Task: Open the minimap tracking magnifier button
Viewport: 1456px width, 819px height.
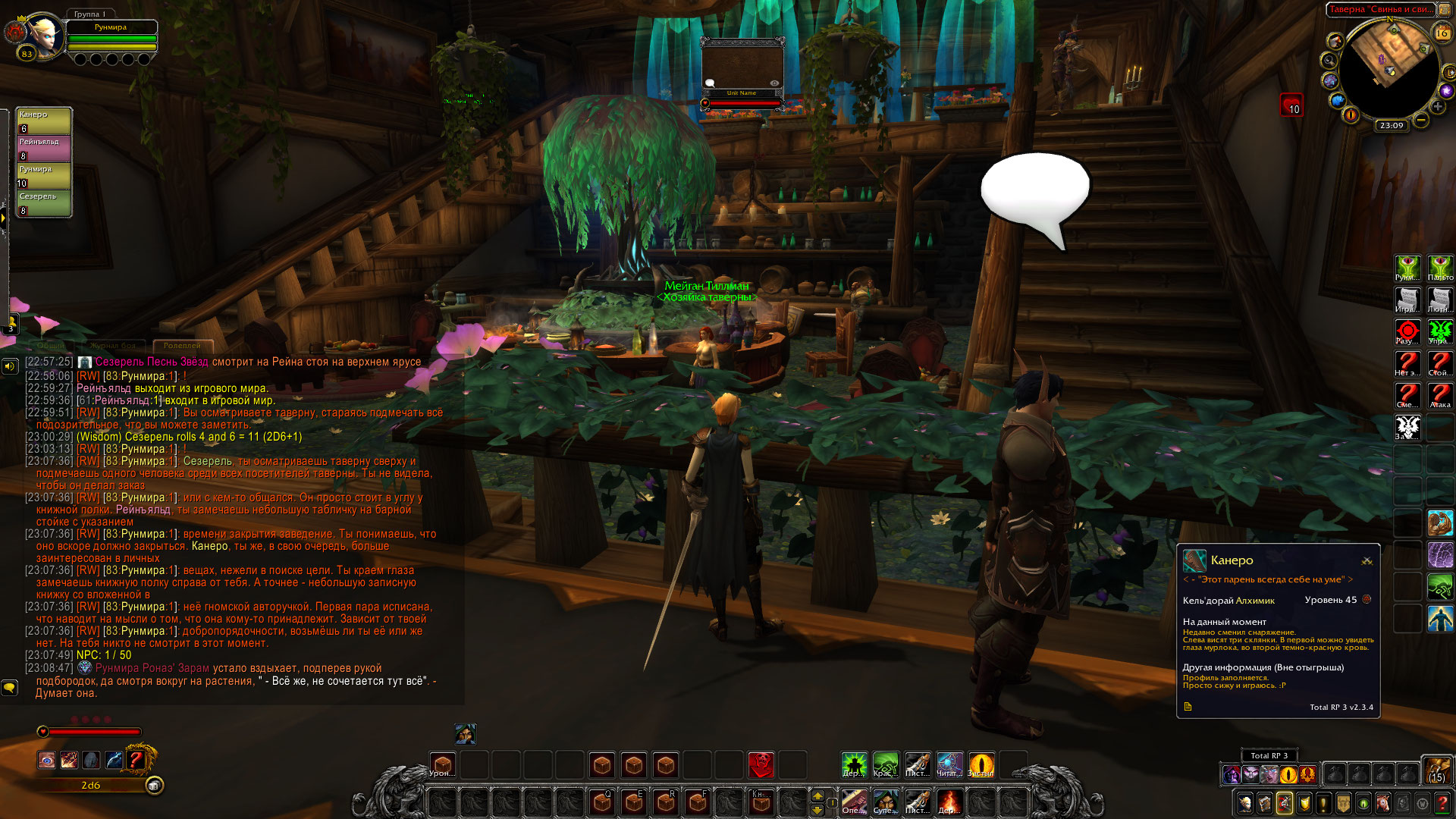Action: [1329, 60]
